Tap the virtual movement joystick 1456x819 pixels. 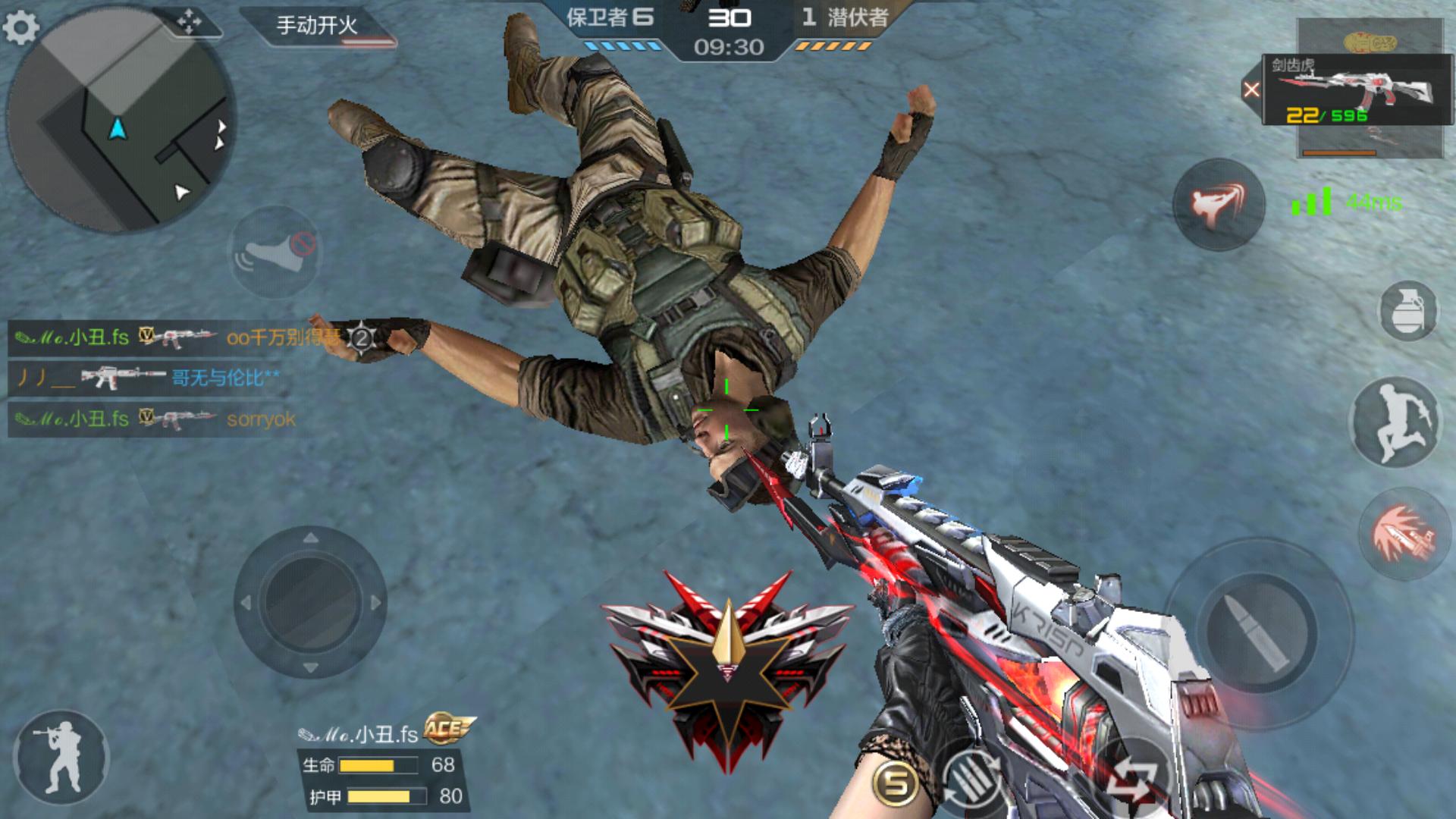[x=310, y=603]
